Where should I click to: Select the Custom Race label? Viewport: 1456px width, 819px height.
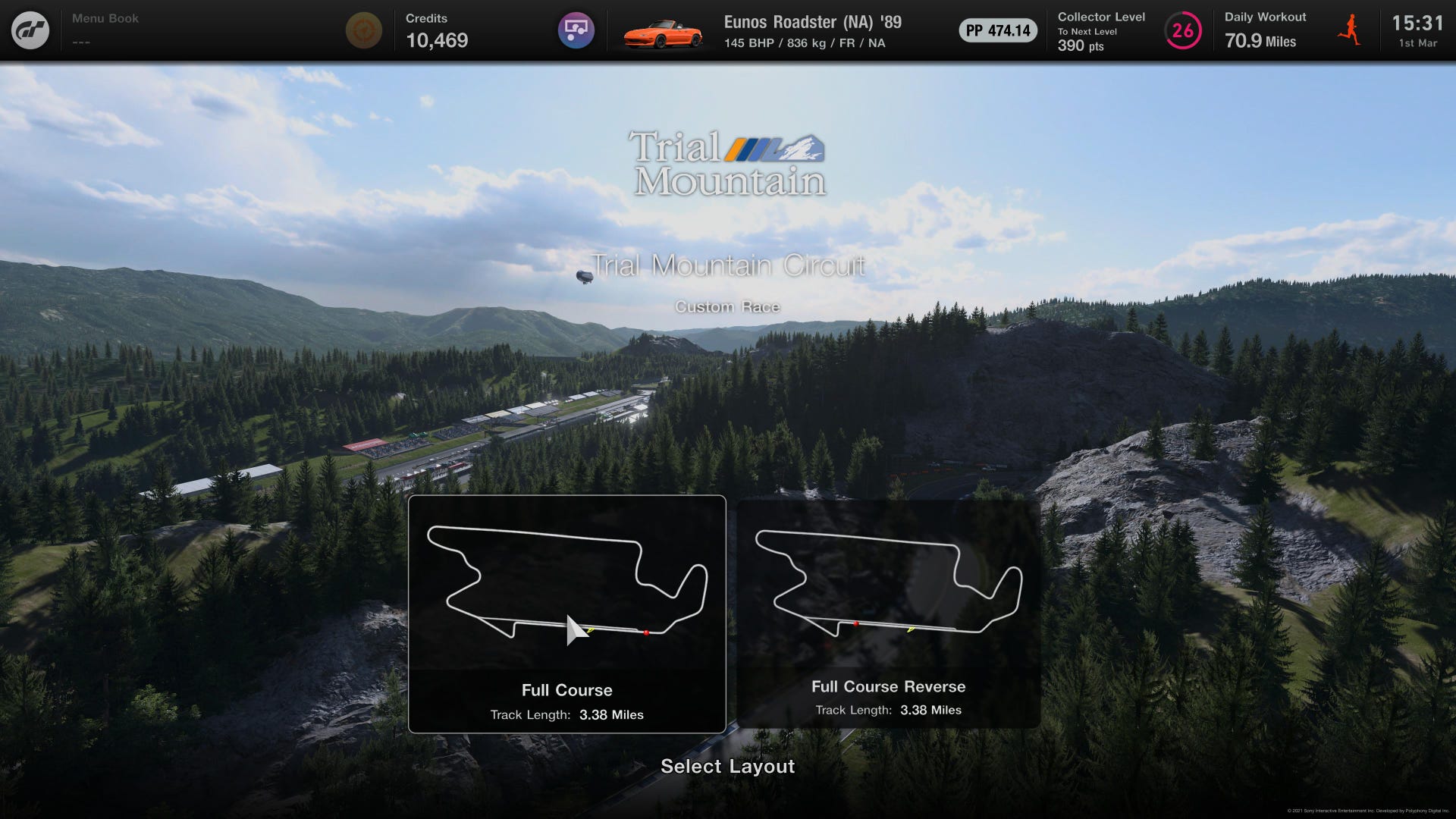click(727, 306)
